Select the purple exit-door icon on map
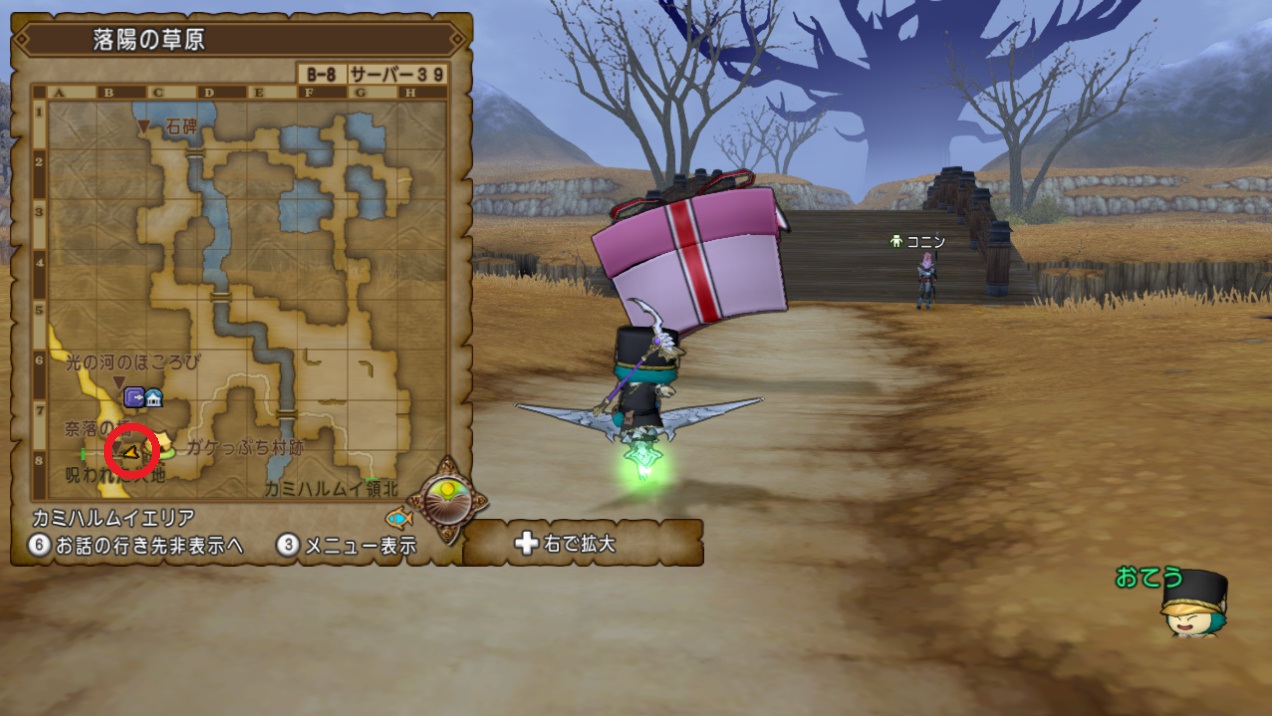 134,398
